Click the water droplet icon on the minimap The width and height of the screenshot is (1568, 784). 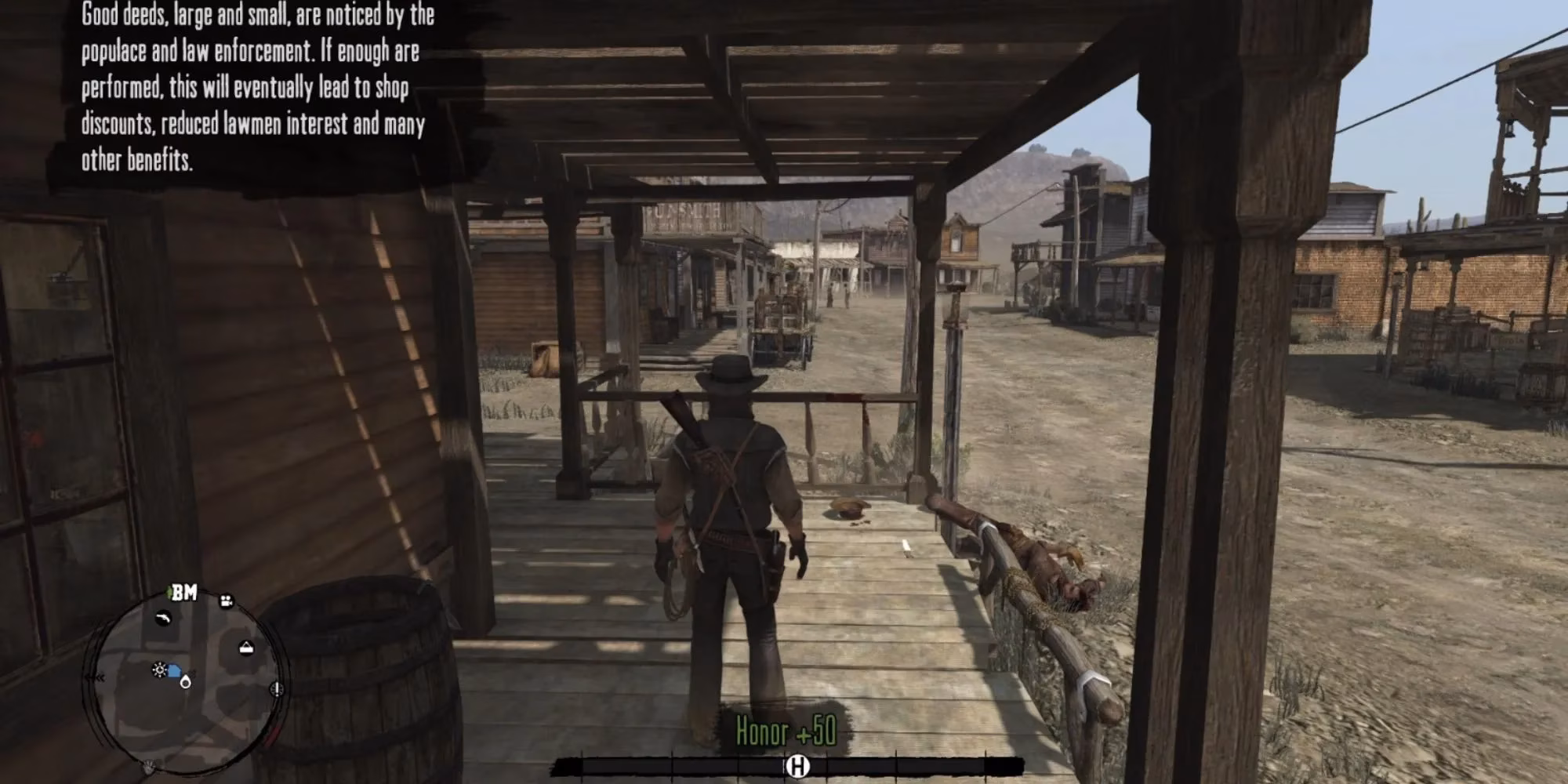click(x=185, y=682)
